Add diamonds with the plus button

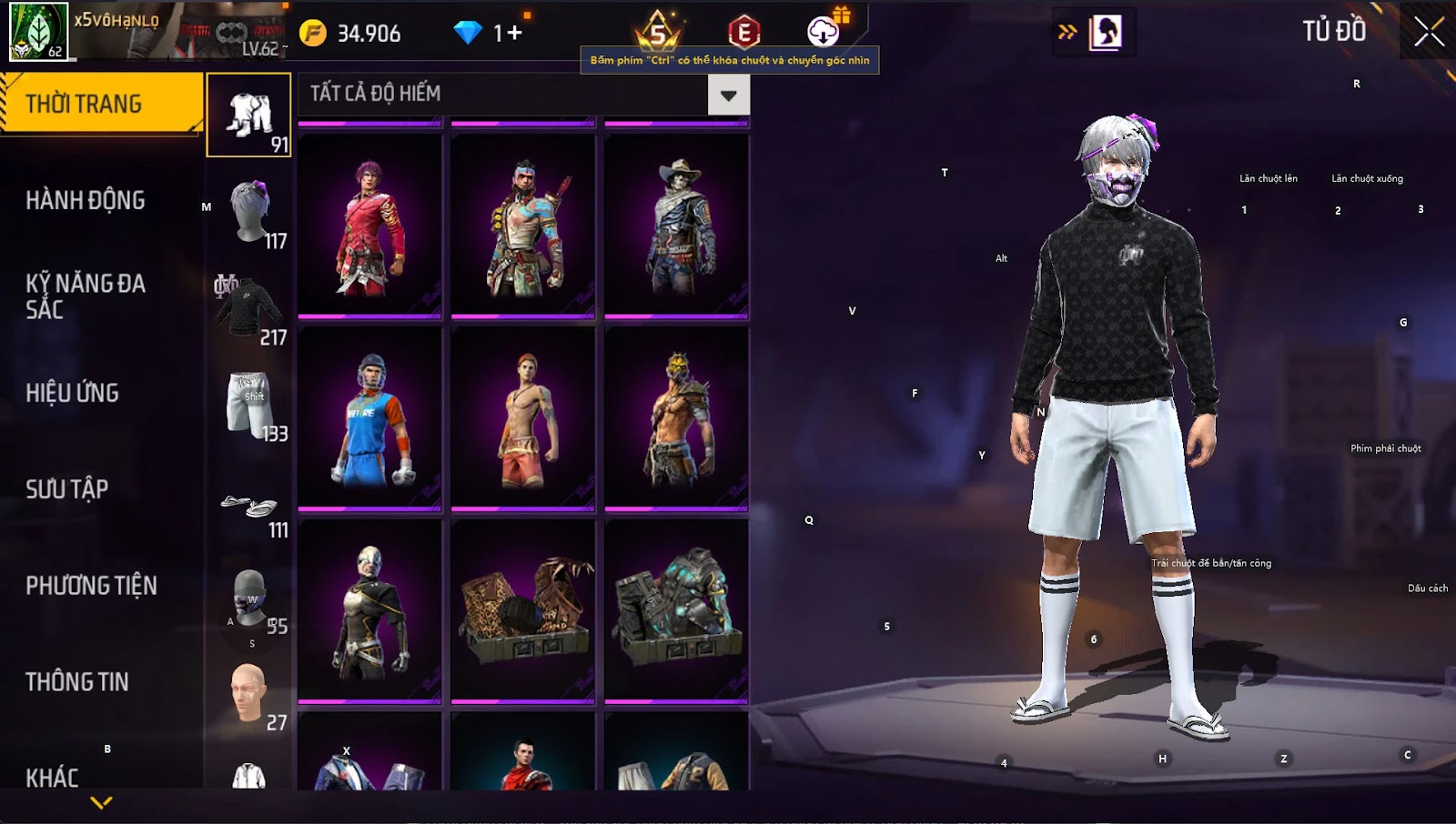tap(515, 34)
